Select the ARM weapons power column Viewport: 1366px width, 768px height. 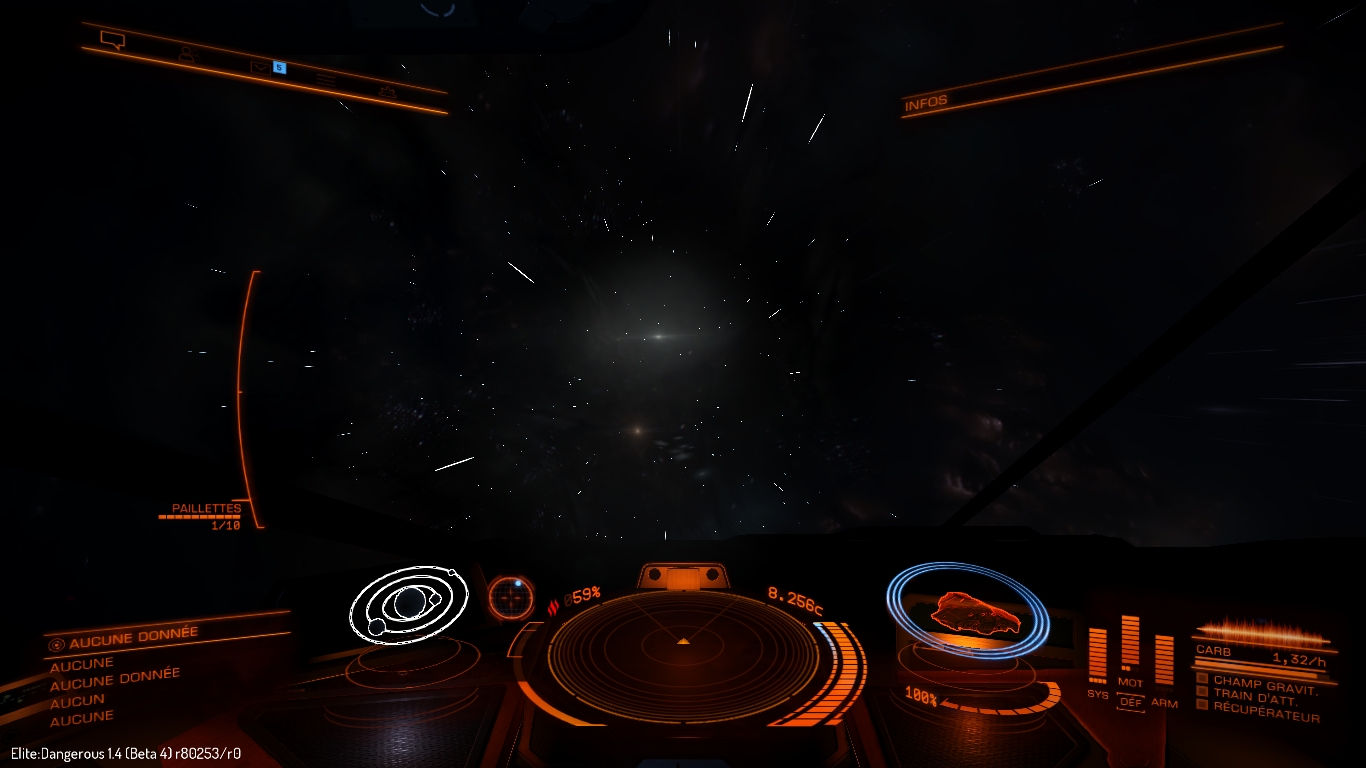(1164, 660)
